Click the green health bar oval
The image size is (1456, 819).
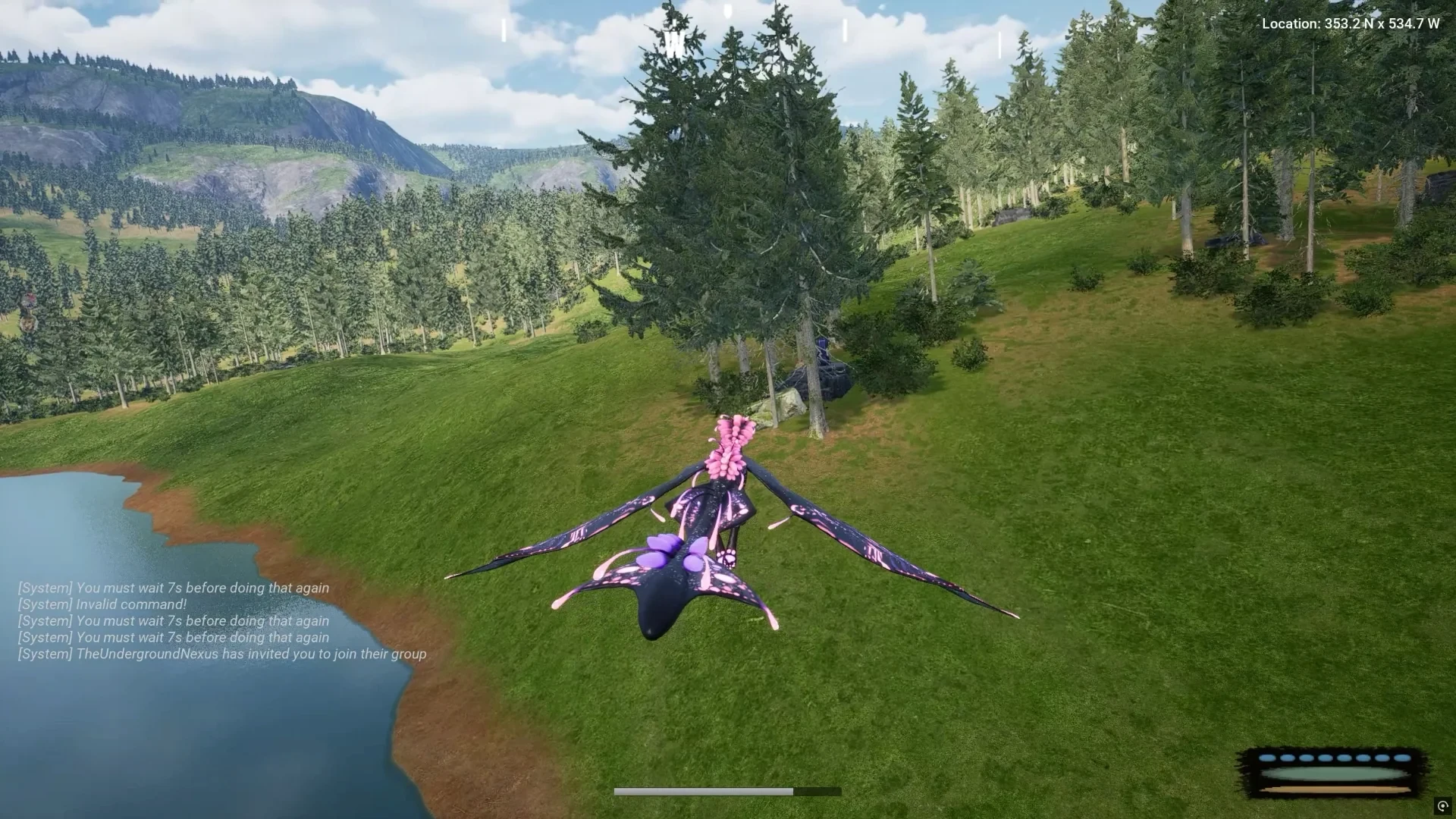pos(1333,773)
